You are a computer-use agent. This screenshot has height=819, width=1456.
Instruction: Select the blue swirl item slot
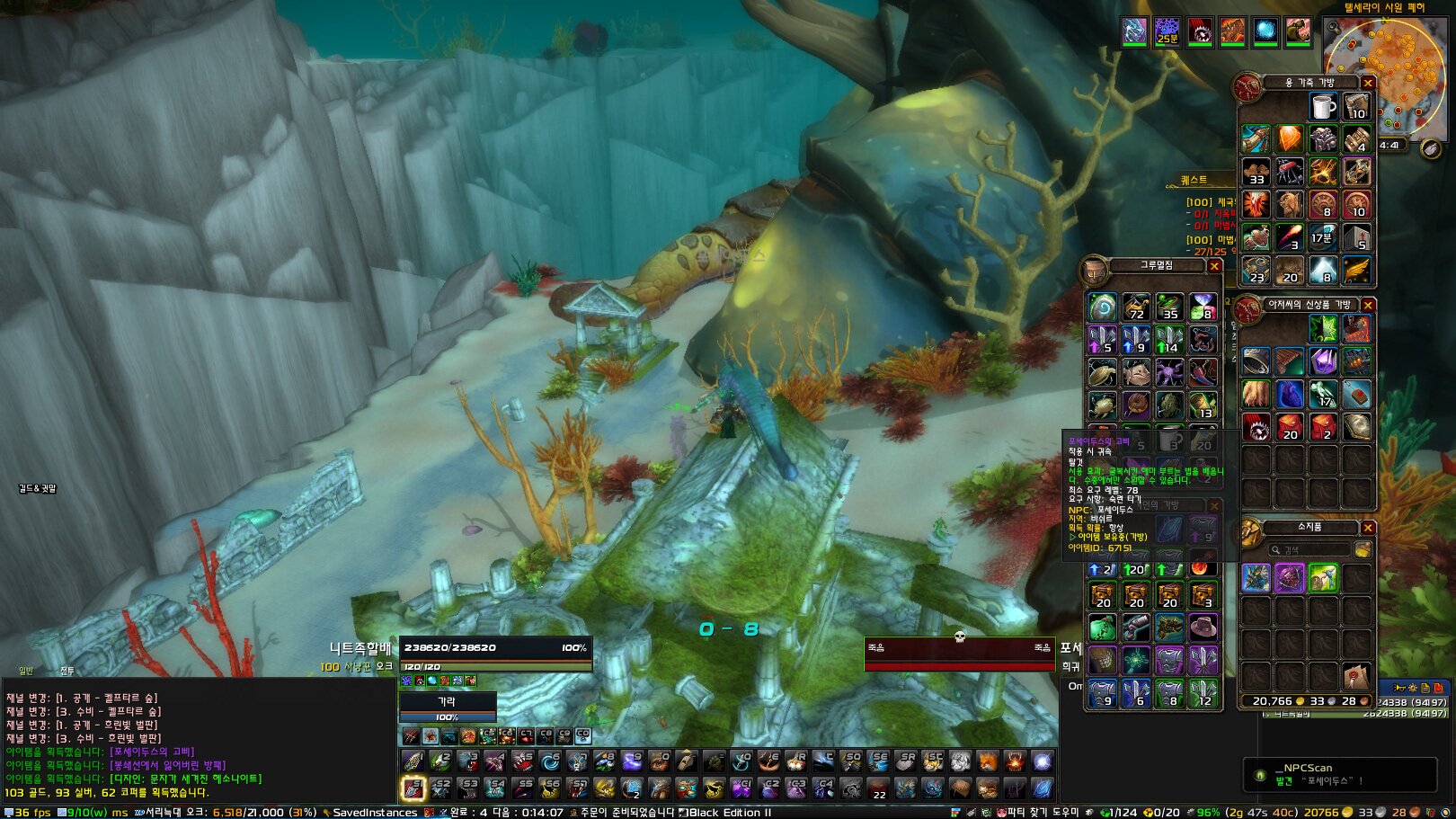(1102, 307)
